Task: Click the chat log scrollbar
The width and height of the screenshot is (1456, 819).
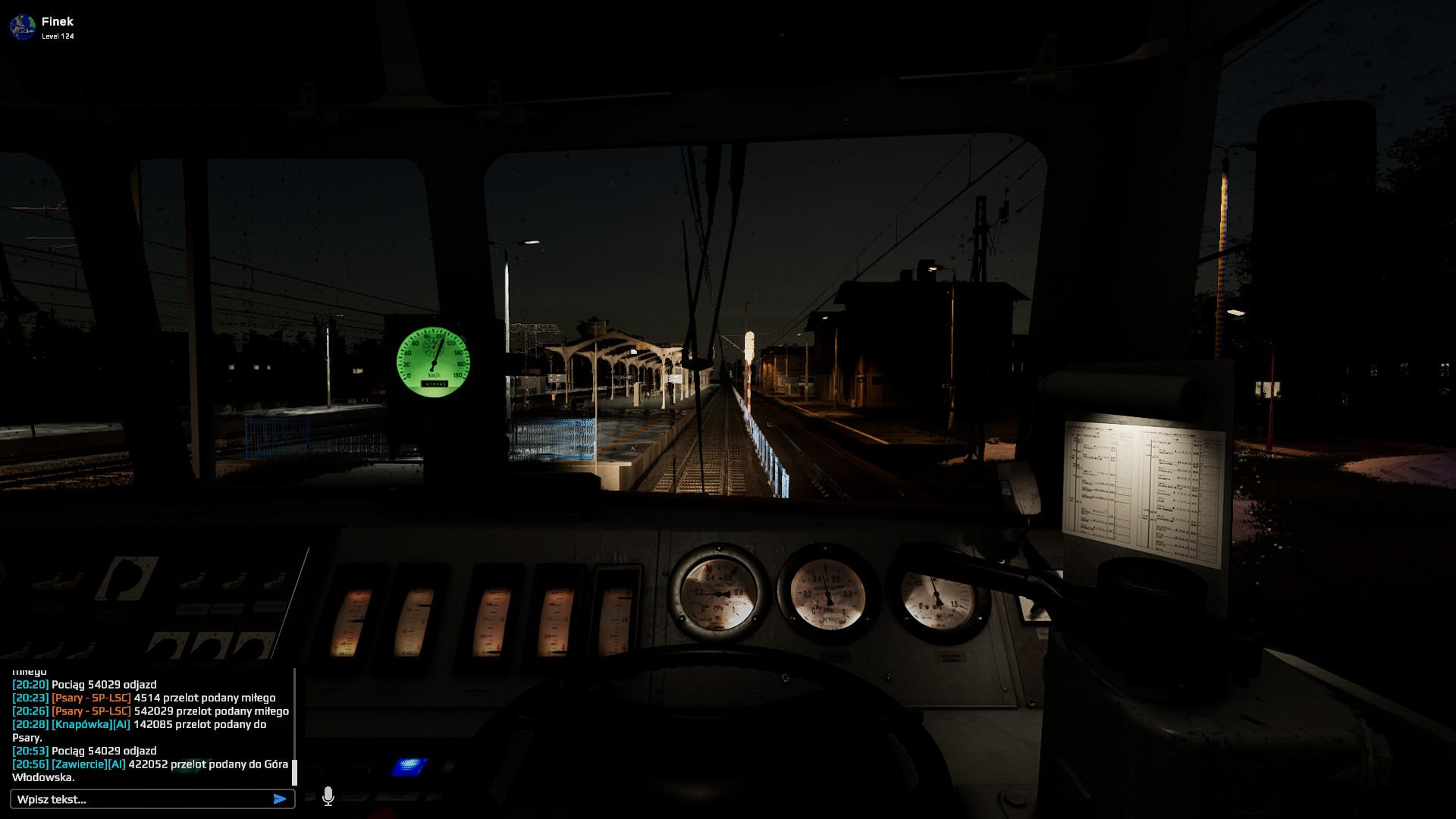Action: pyautogui.click(x=294, y=771)
